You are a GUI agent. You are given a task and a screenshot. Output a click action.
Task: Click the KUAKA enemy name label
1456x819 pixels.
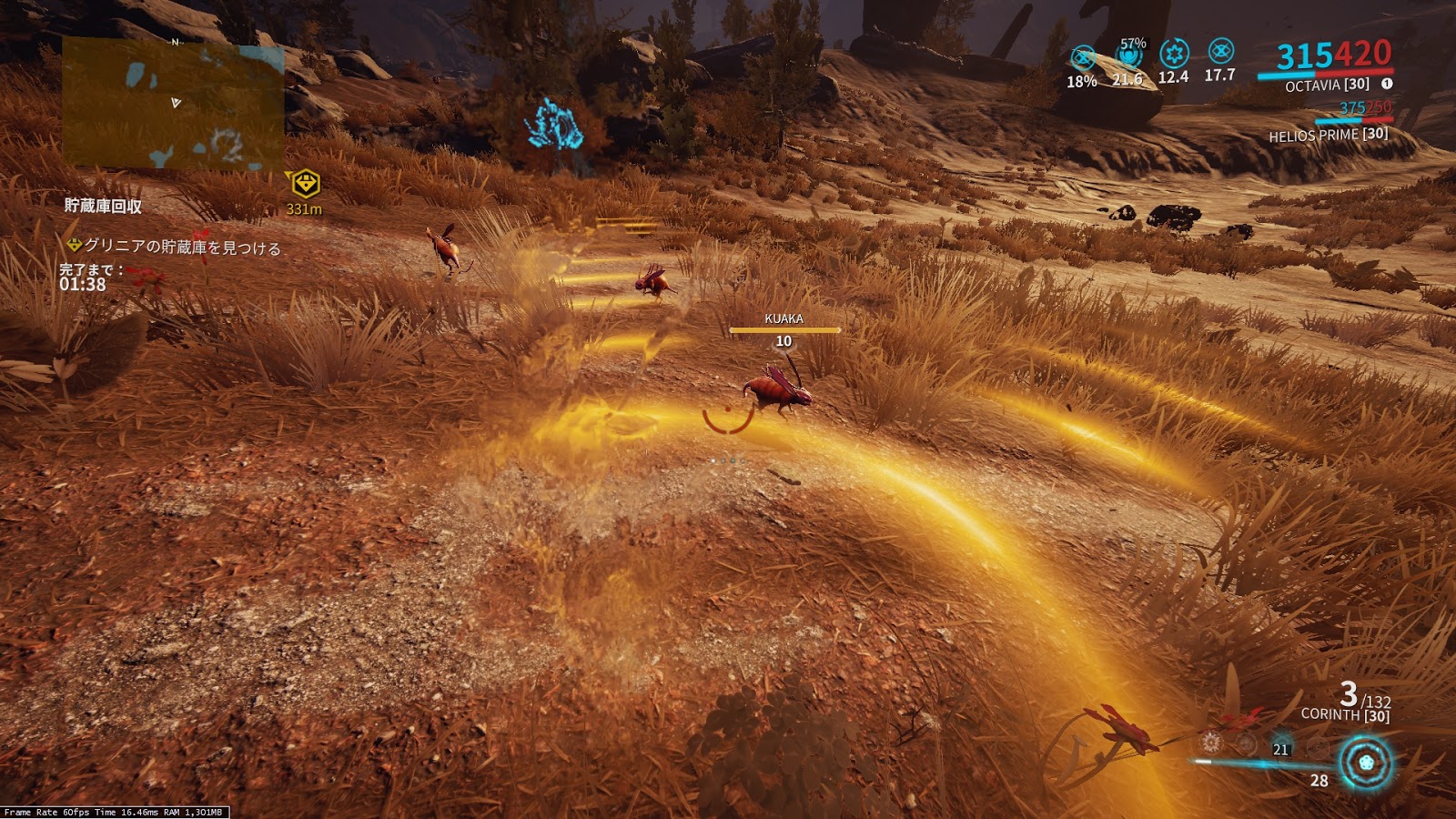point(783,319)
